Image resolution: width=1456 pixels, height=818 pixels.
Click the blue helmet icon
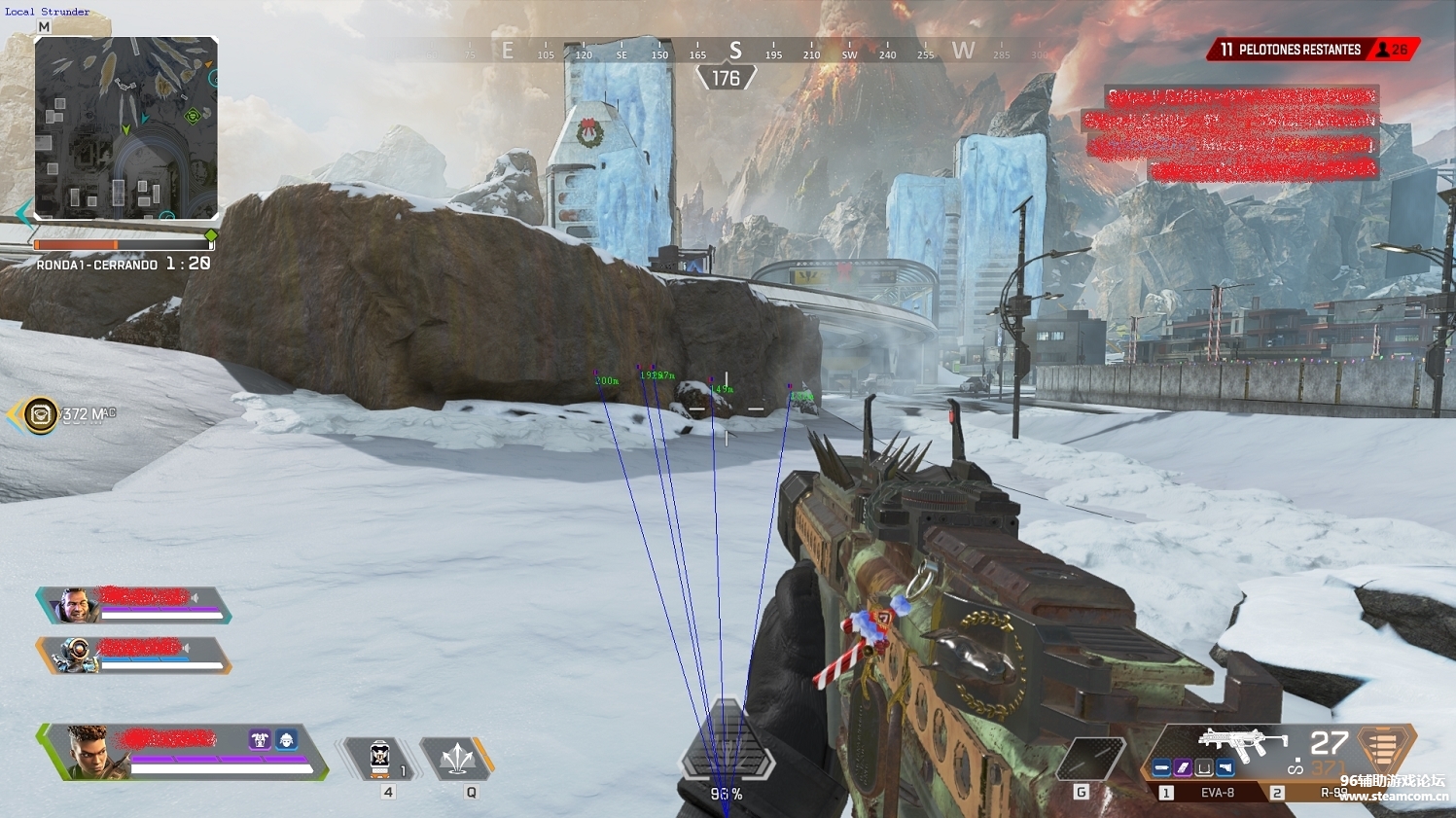click(x=286, y=740)
